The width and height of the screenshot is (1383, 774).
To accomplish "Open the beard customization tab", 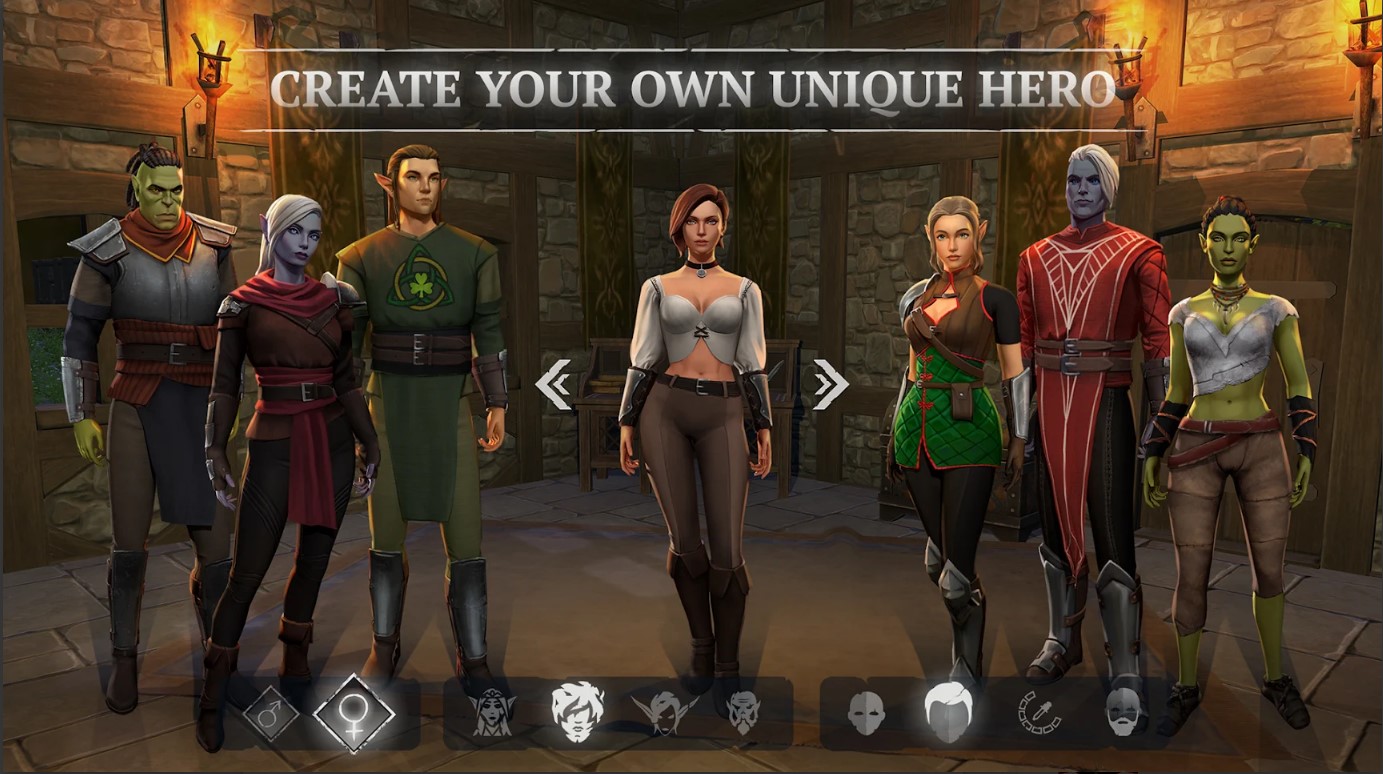I will pos(1124,713).
